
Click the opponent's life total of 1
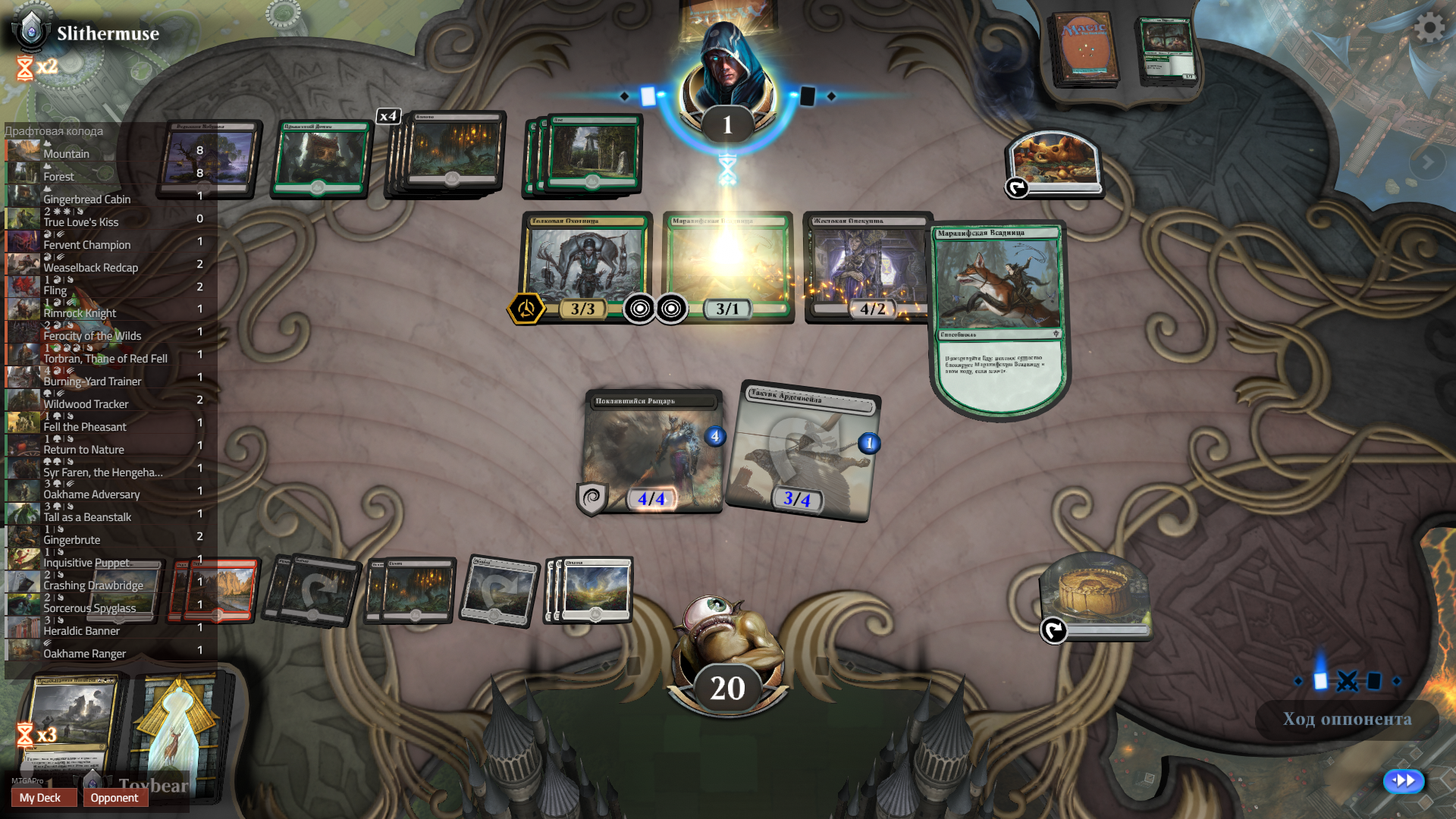tap(726, 121)
